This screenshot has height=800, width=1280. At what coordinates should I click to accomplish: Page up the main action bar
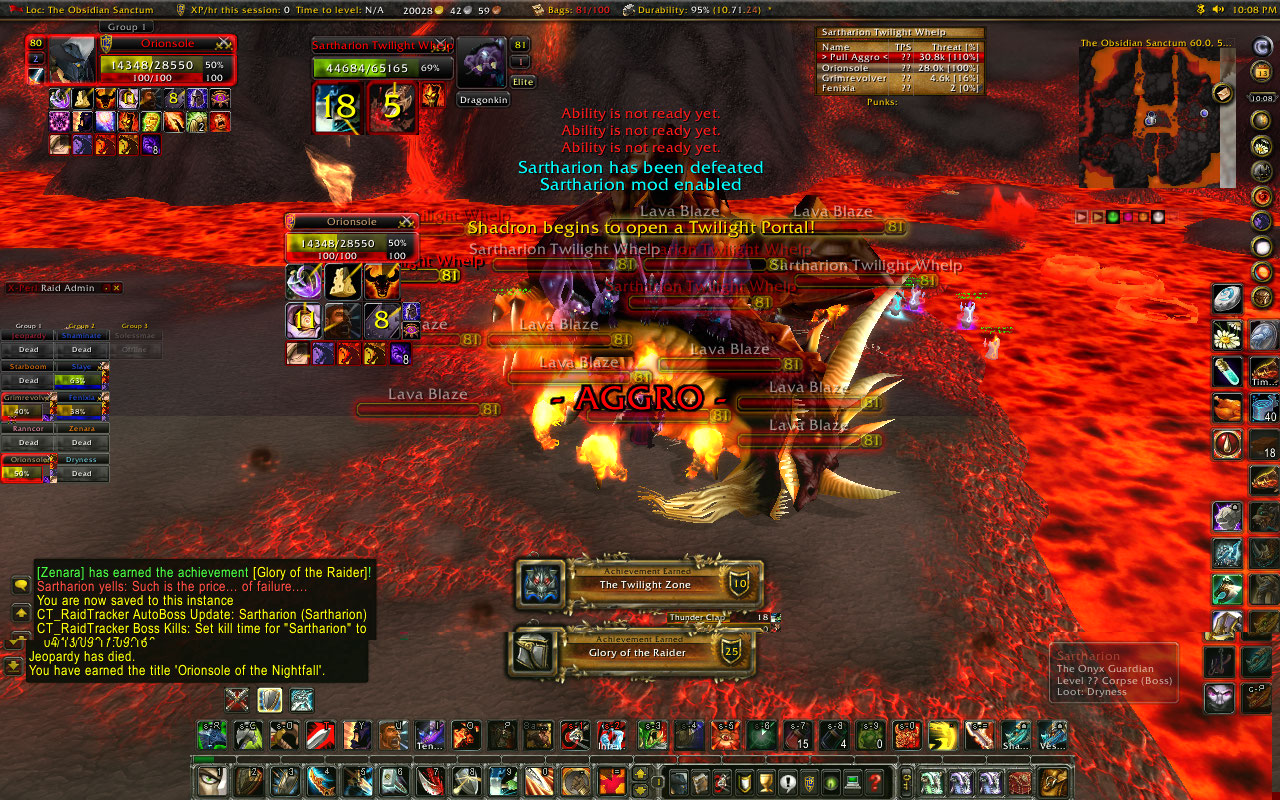point(640,773)
